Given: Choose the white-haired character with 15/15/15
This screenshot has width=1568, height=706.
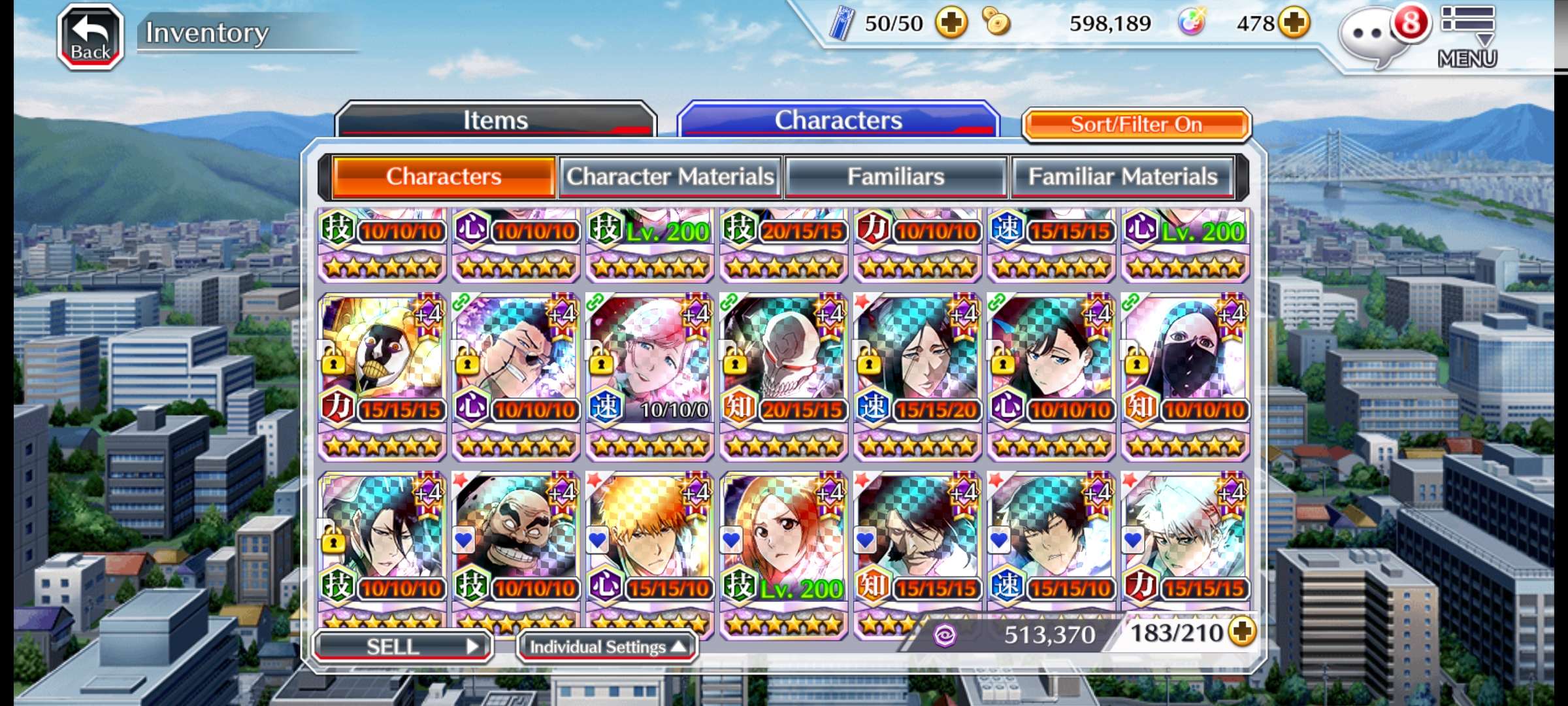Looking at the screenshot, I should click(x=1185, y=537).
